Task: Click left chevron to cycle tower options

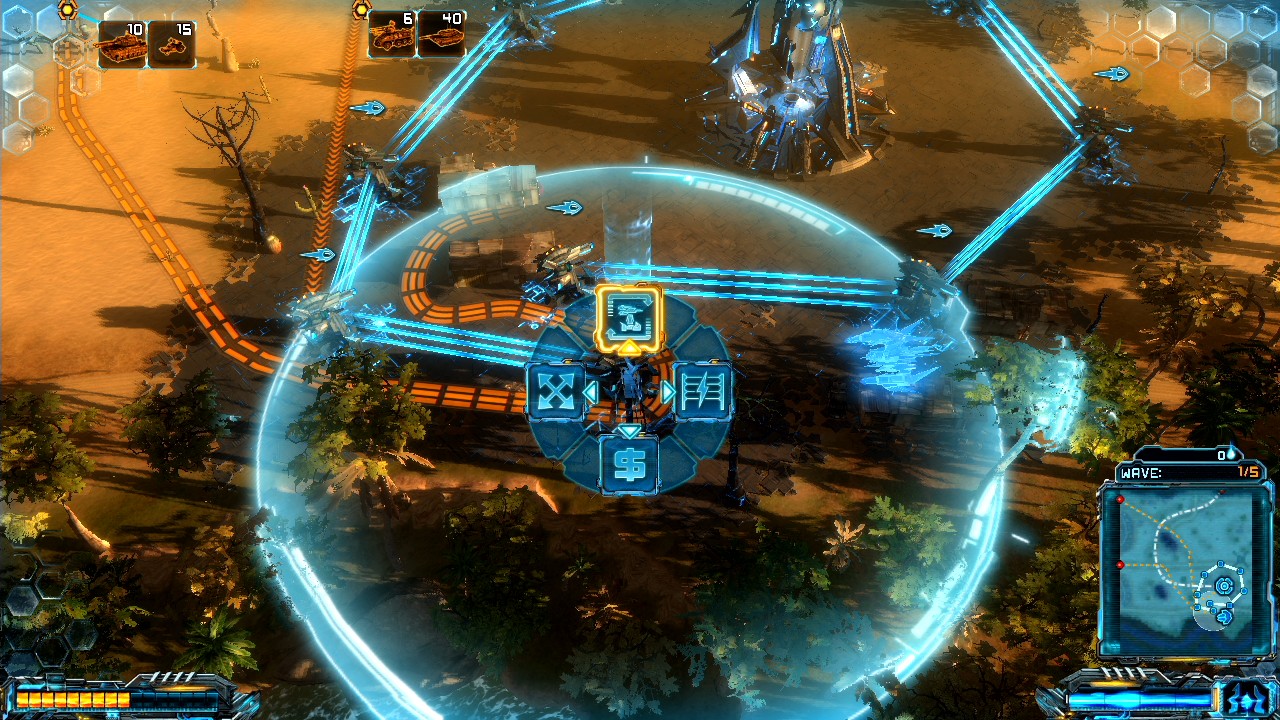Action: [x=593, y=390]
